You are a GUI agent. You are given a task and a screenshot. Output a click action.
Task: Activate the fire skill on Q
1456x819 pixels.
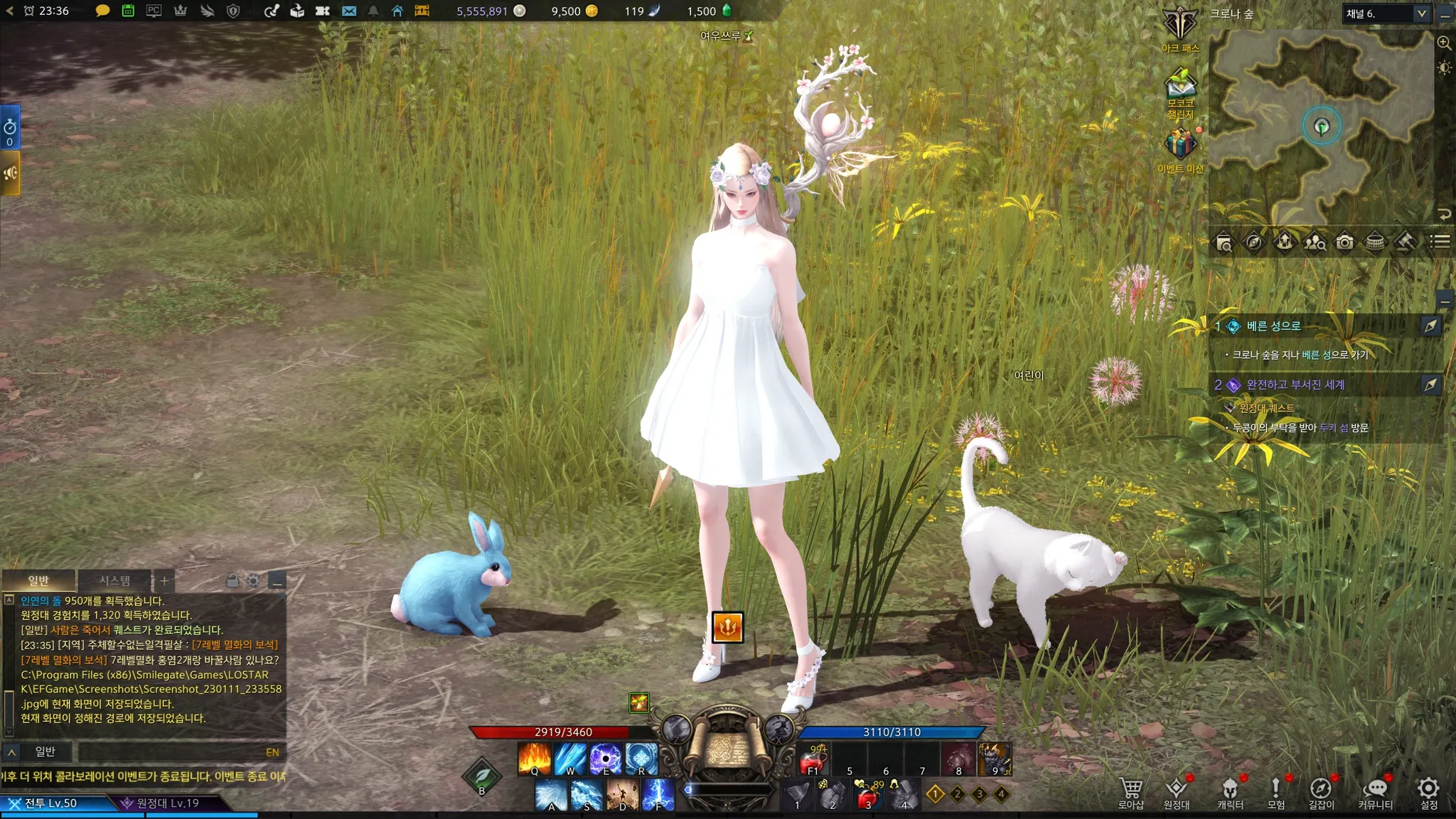pos(535,759)
